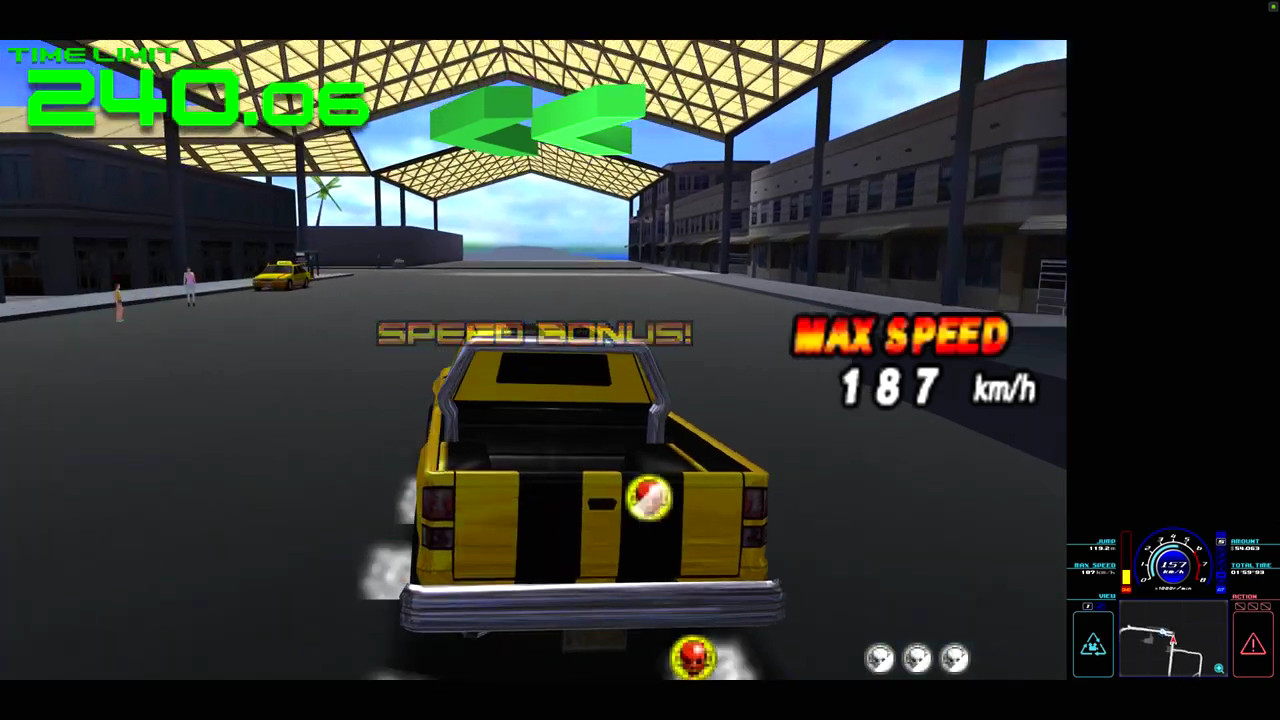
Task: Click the gear indicator icon above AMOUNT
Action: pos(1220,540)
